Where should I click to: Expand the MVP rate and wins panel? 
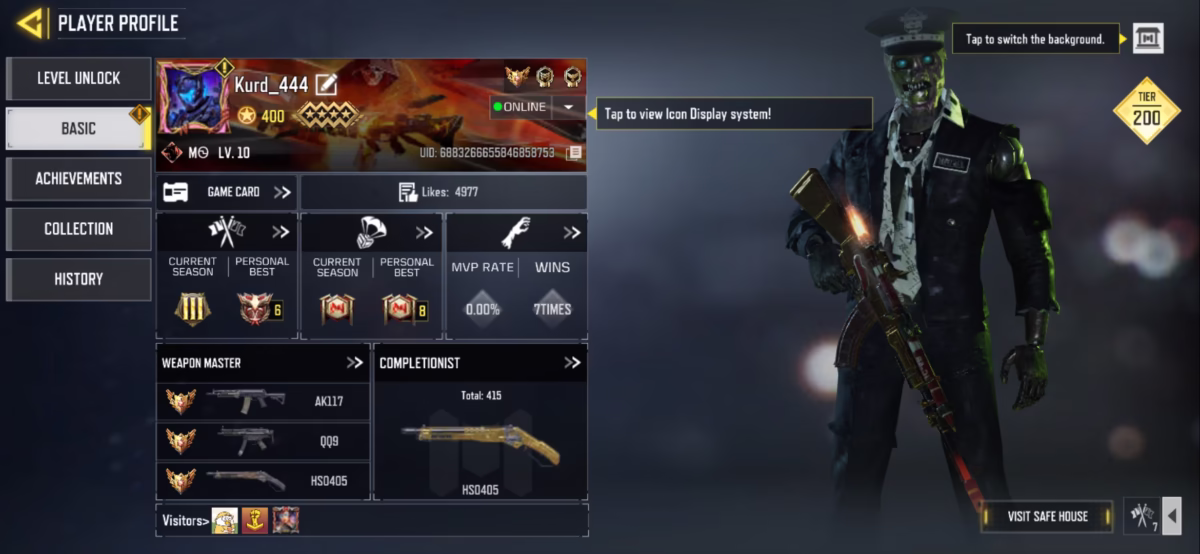click(572, 233)
